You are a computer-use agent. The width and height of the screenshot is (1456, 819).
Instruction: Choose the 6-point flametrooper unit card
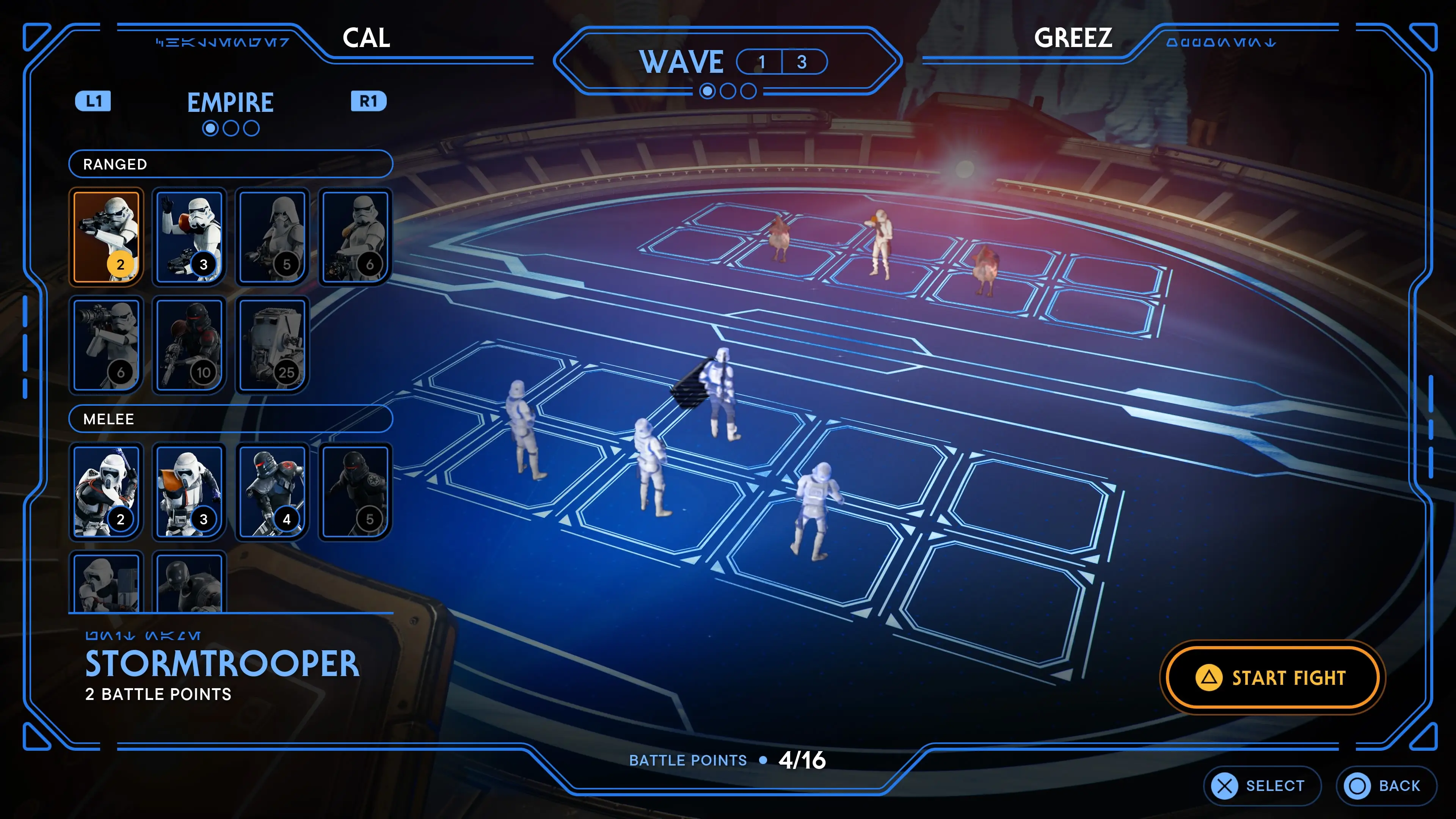(x=355, y=236)
